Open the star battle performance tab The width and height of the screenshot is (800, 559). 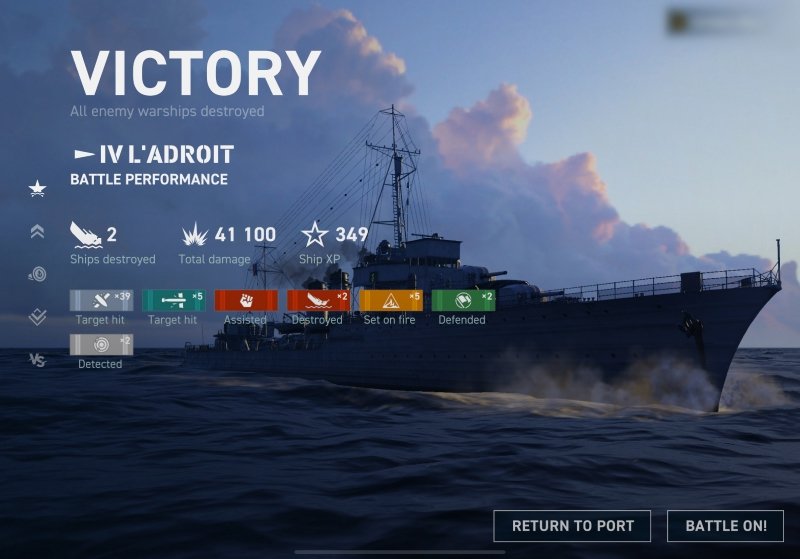[x=37, y=188]
